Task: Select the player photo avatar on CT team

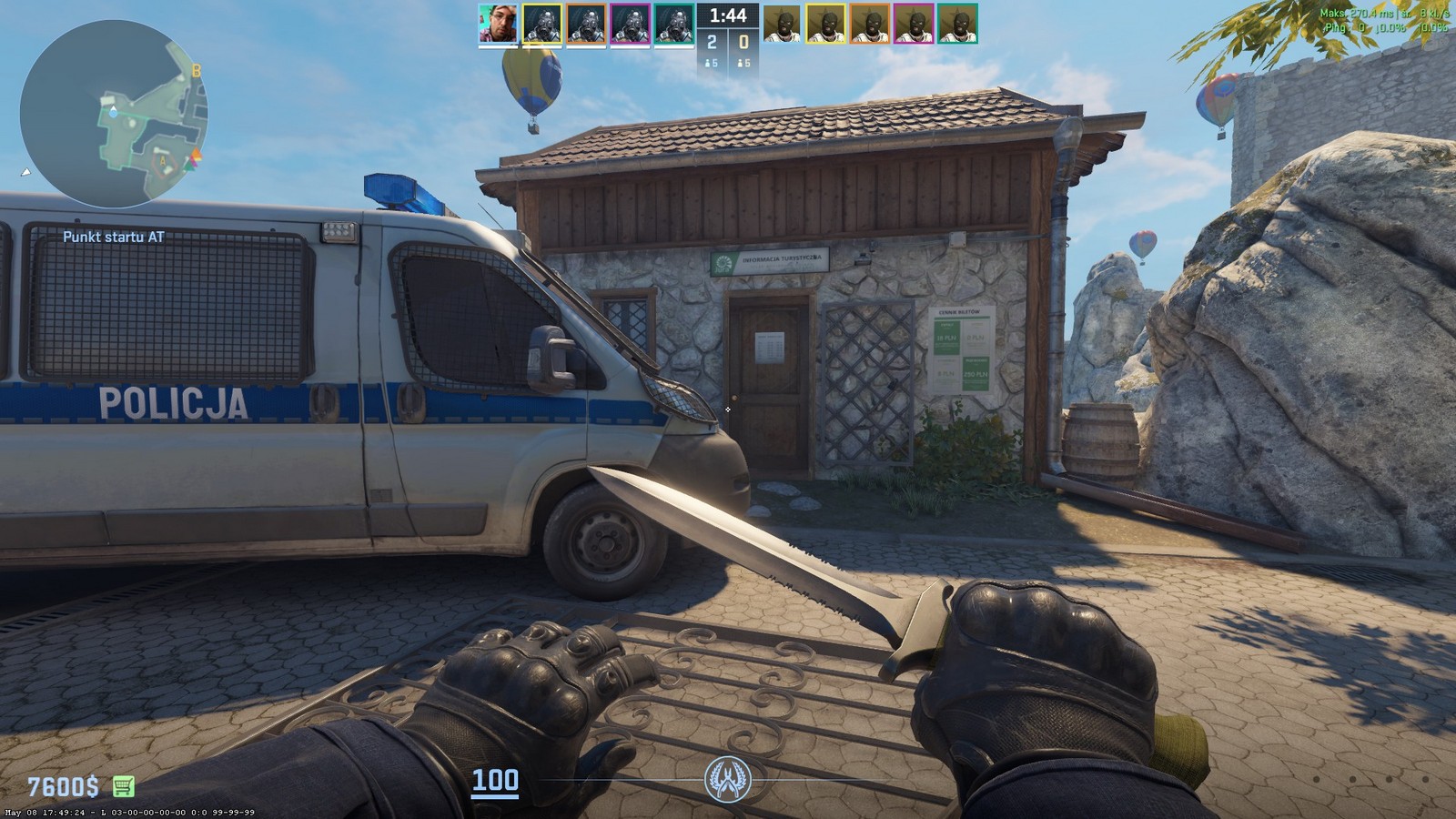Action: coord(498,24)
